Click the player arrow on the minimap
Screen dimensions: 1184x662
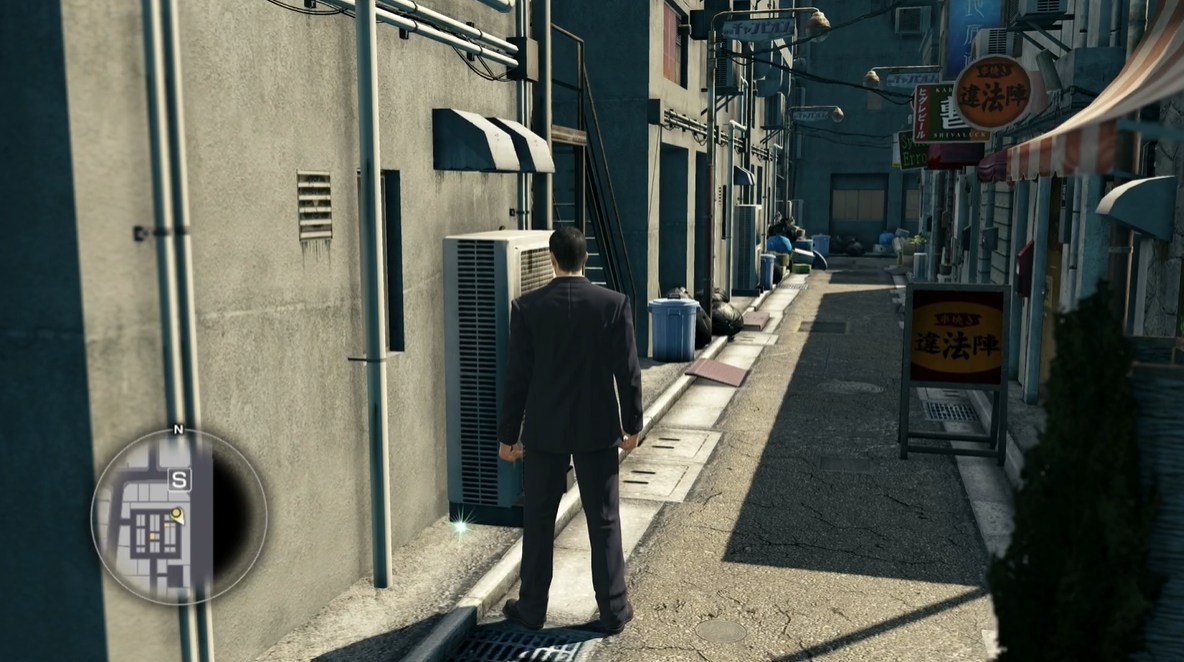pos(177,515)
